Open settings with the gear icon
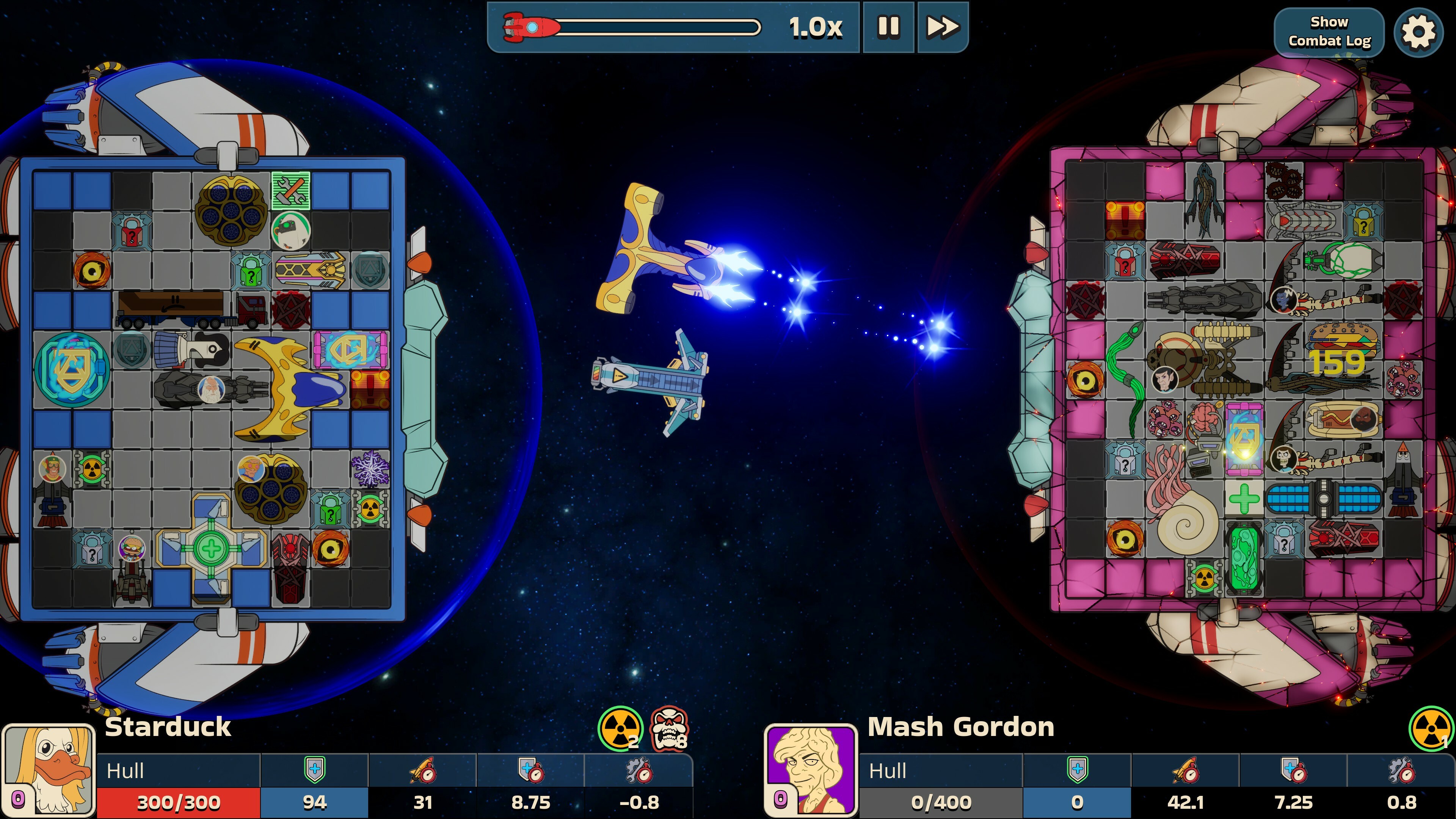1456x819 pixels. coord(1418,32)
